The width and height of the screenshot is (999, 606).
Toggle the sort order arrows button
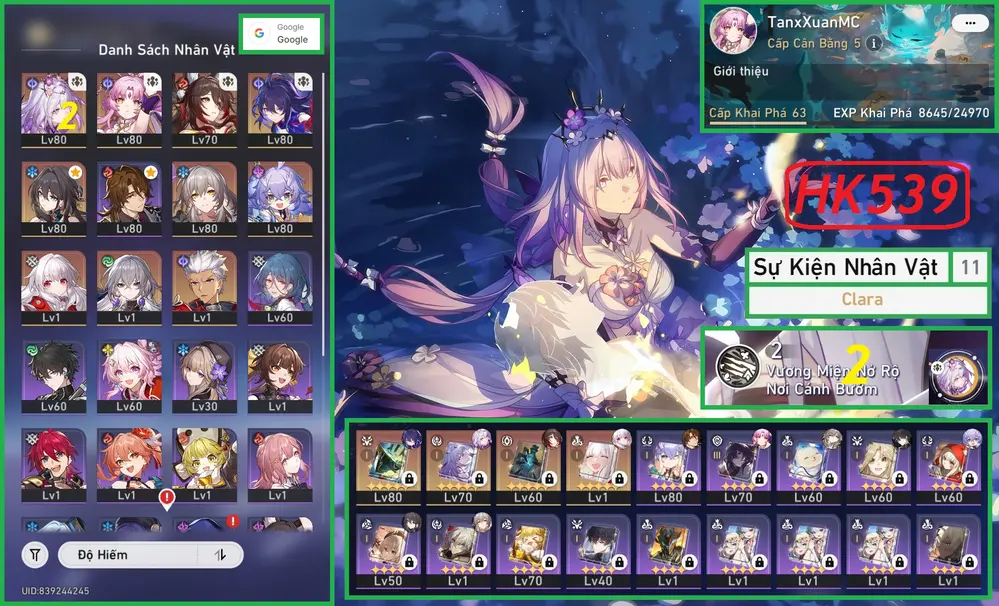220,554
